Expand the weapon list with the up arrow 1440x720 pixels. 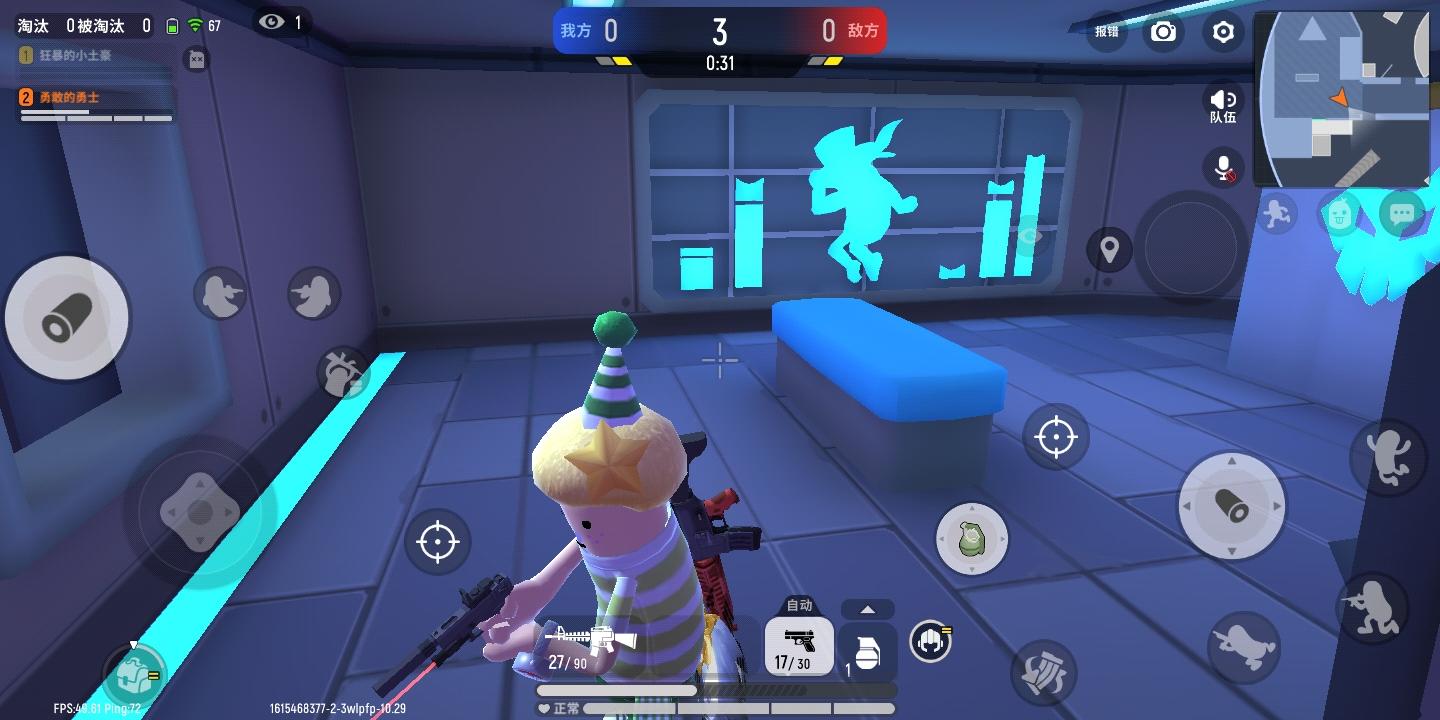(867, 608)
